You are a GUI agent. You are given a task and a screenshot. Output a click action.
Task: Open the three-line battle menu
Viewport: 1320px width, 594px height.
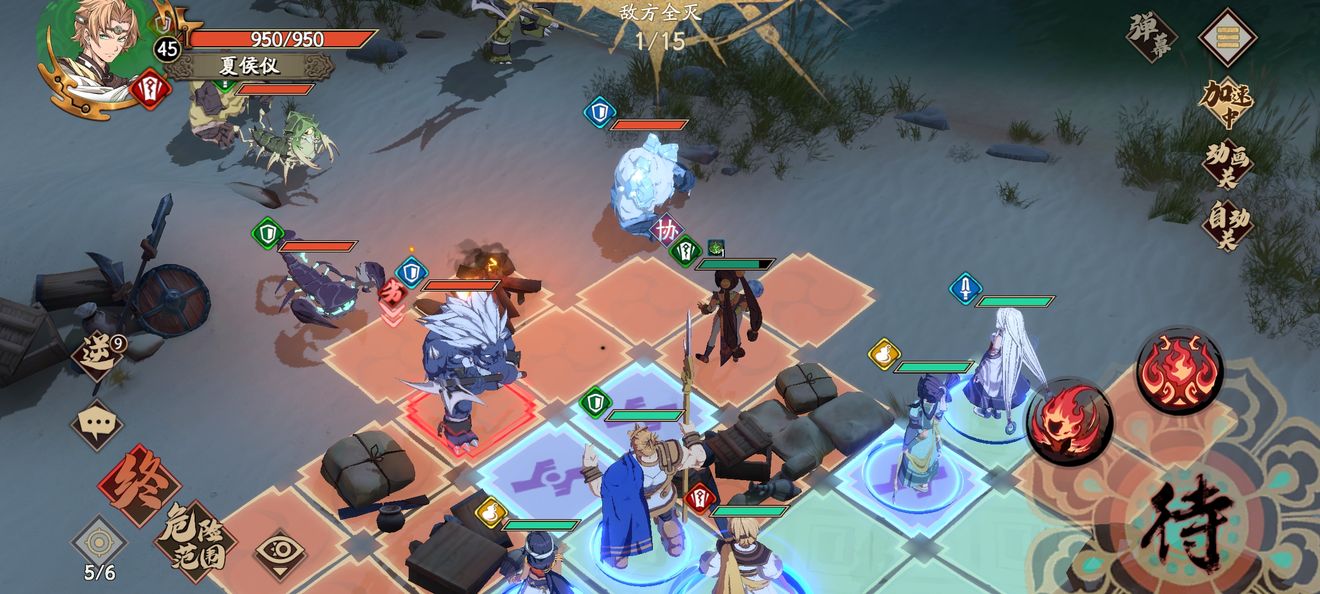(1227, 37)
